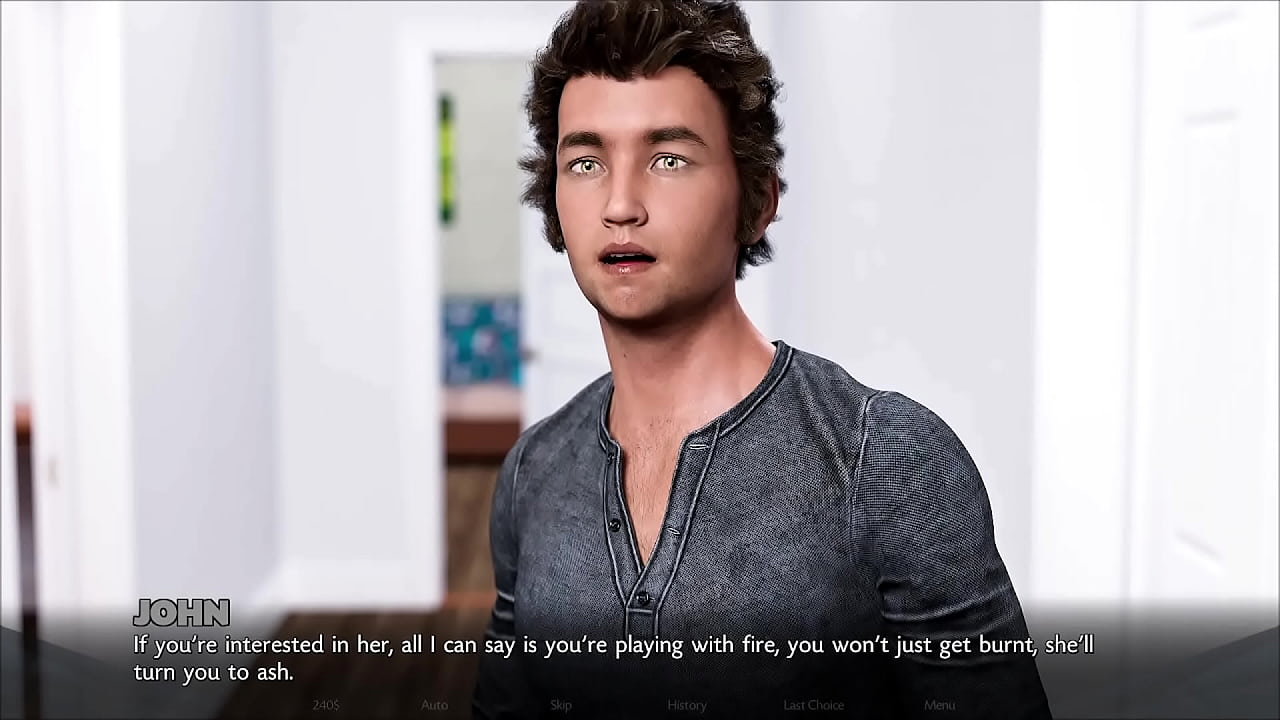Screen dimensions: 1280x720
Task: Enable Auto dialogue advance
Action: click(434, 705)
